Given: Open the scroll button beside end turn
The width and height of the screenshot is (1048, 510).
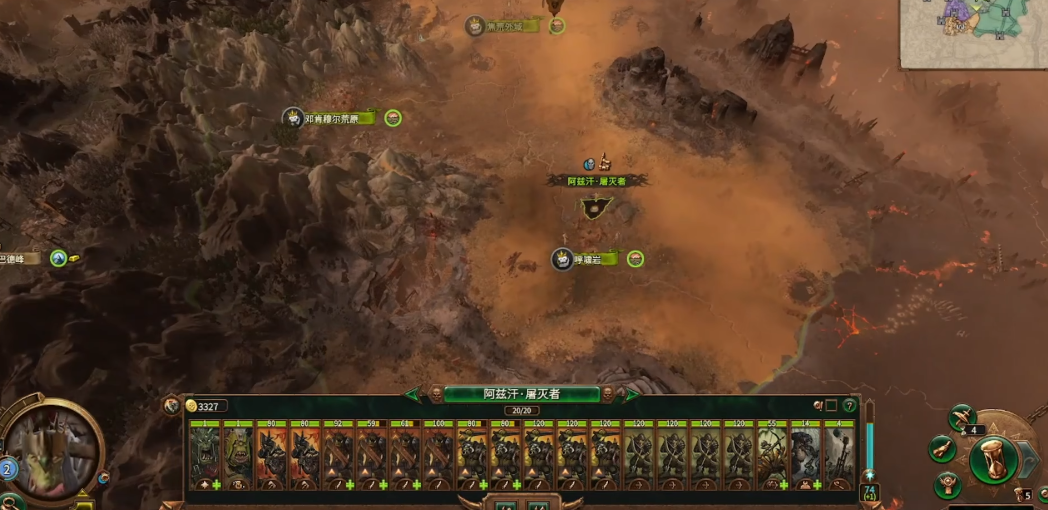Looking at the screenshot, I should [942, 449].
